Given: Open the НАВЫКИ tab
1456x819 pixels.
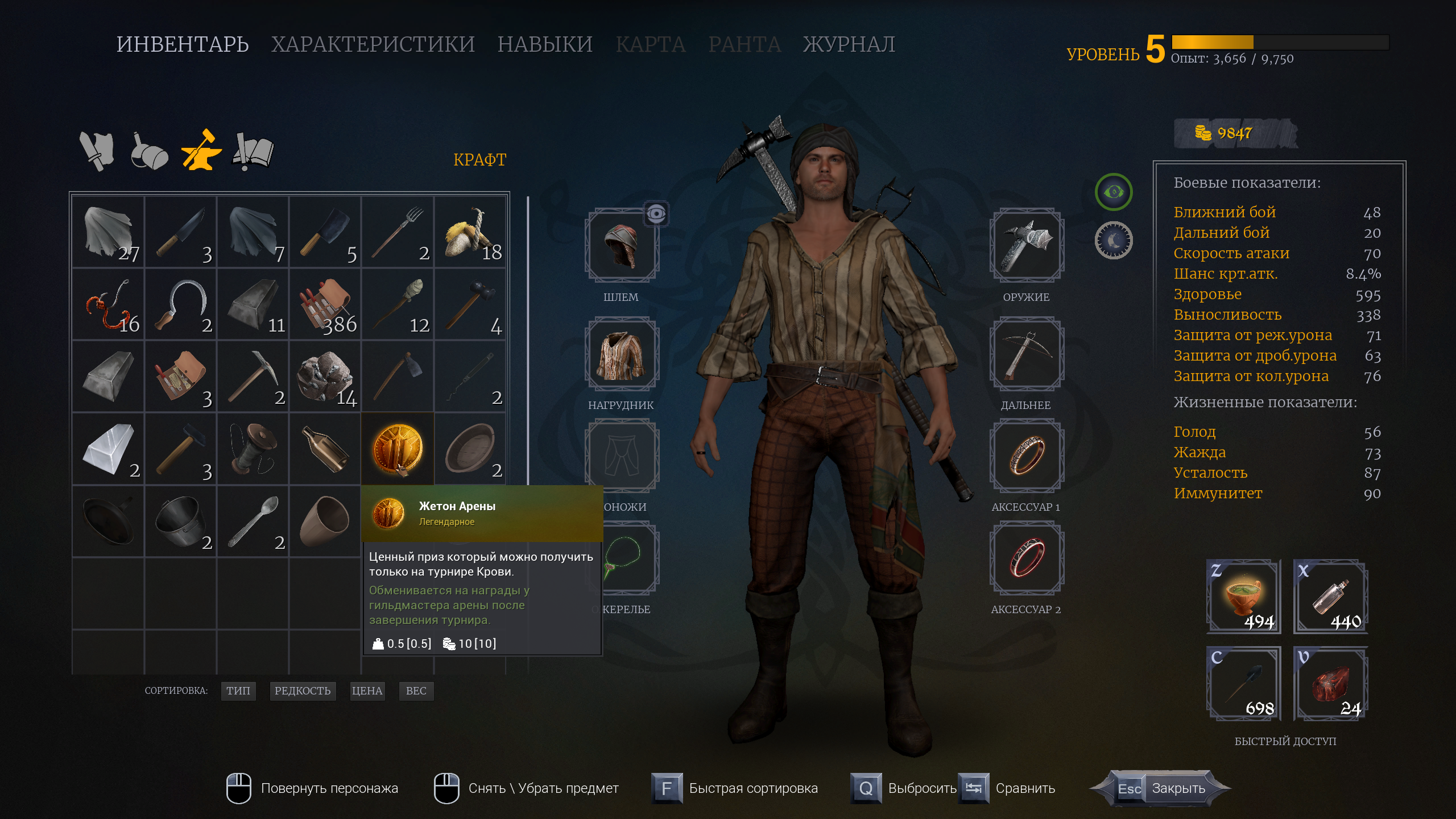Looking at the screenshot, I should click(545, 44).
